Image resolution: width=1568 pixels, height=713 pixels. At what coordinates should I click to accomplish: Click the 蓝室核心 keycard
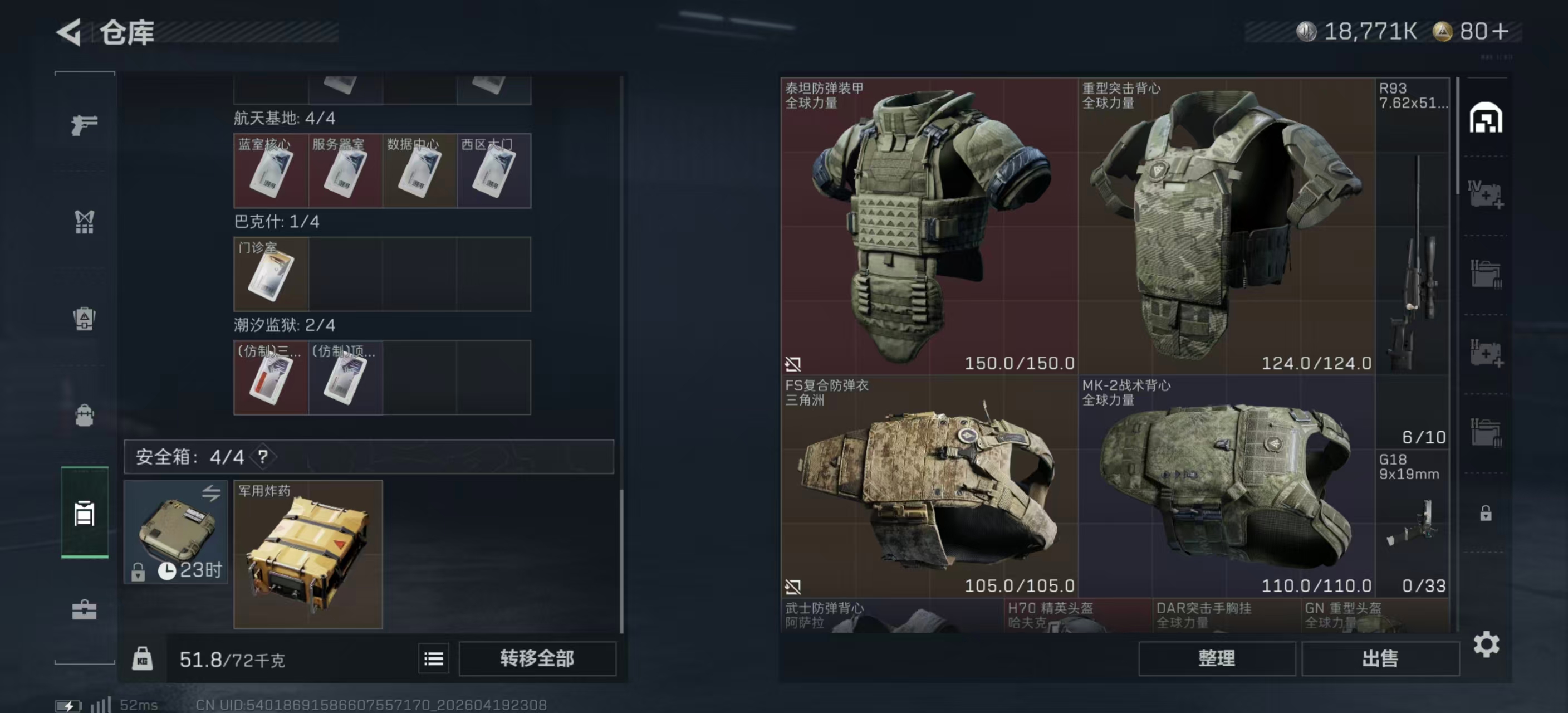(x=271, y=171)
